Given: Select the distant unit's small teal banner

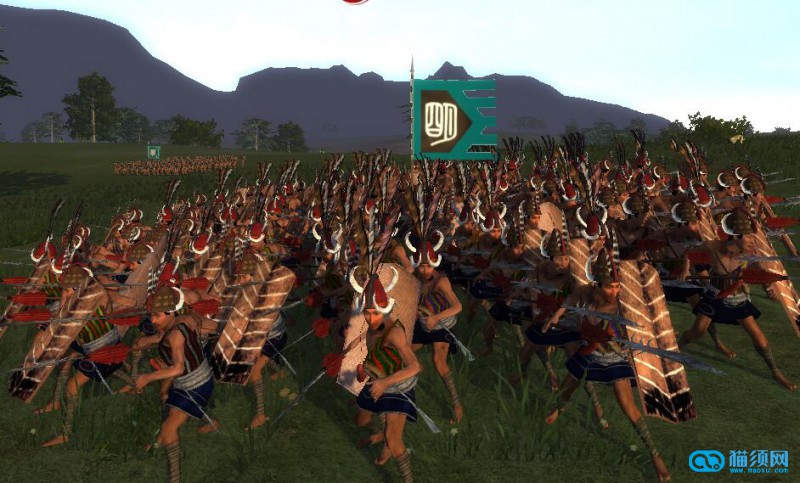Looking at the screenshot, I should 153,152.
